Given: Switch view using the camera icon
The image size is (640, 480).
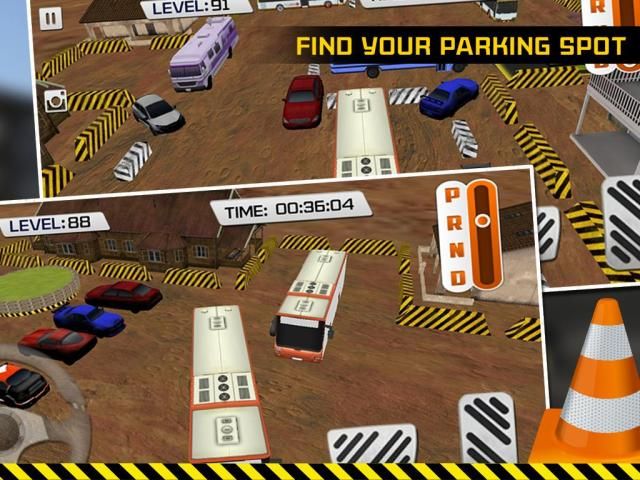Looking at the screenshot, I should pyautogui.click(x=55, y=99).
